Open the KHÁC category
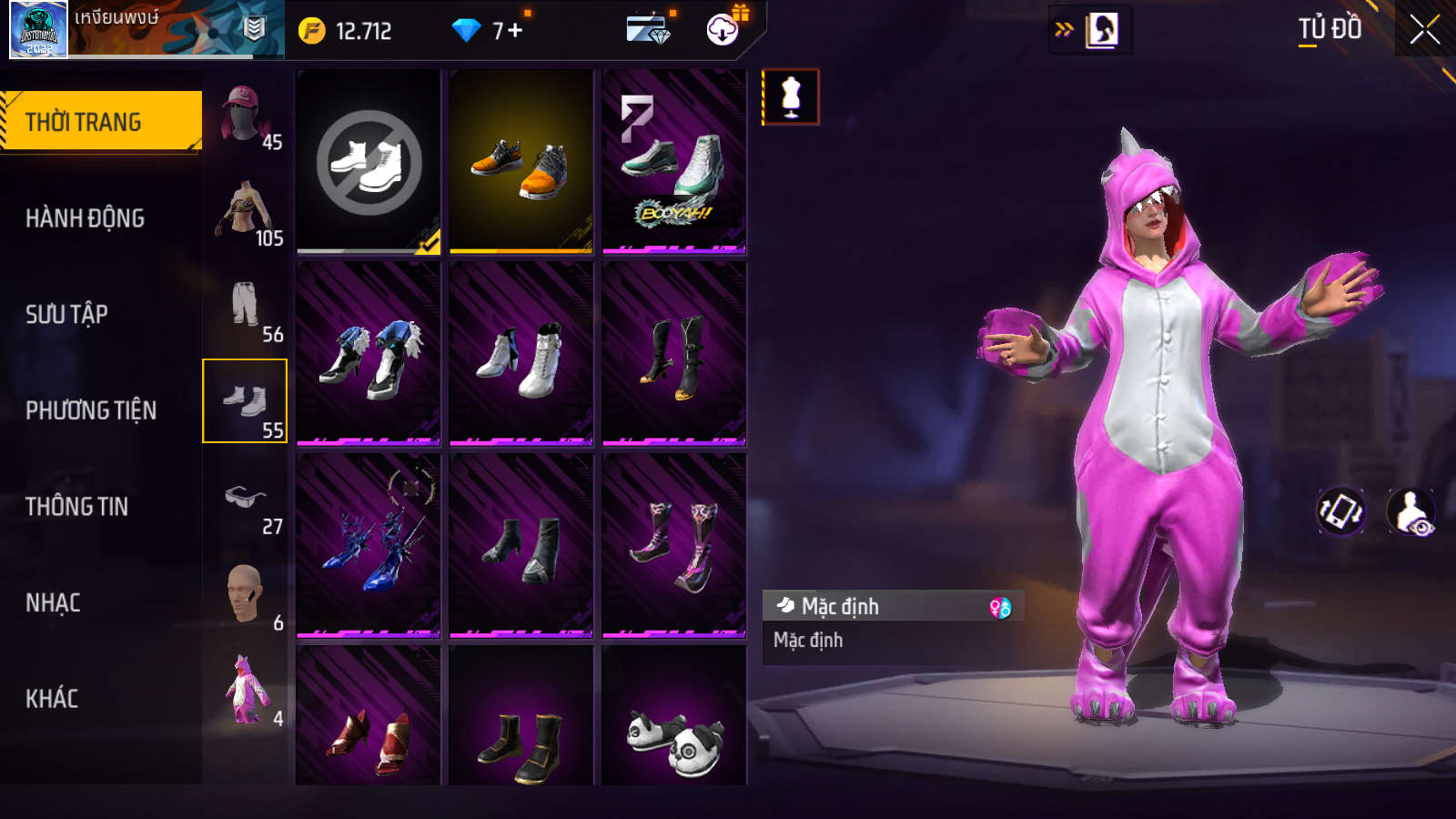 click(x=52, y=699)
